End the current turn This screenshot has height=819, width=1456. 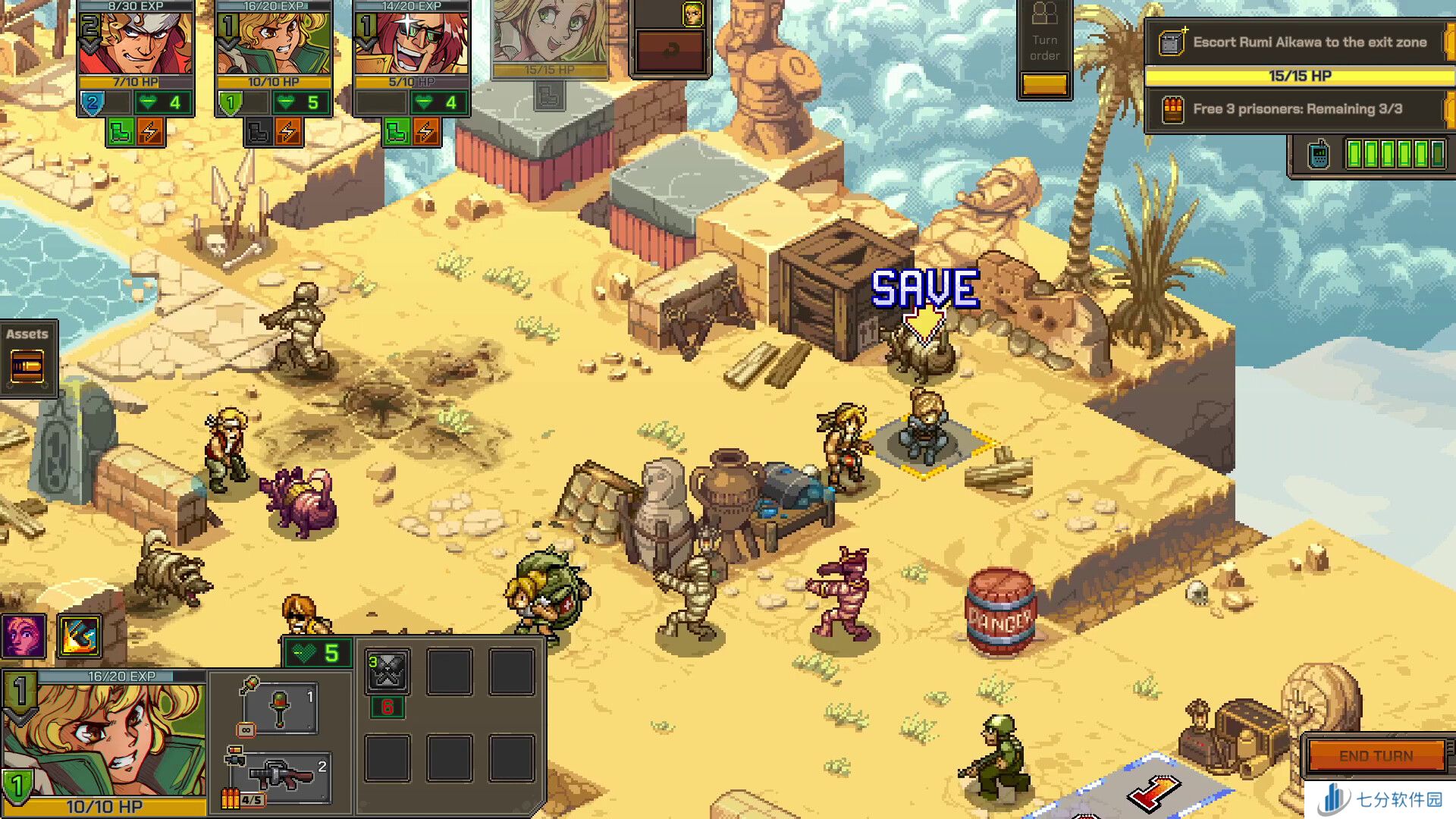tap(1376, 755)
